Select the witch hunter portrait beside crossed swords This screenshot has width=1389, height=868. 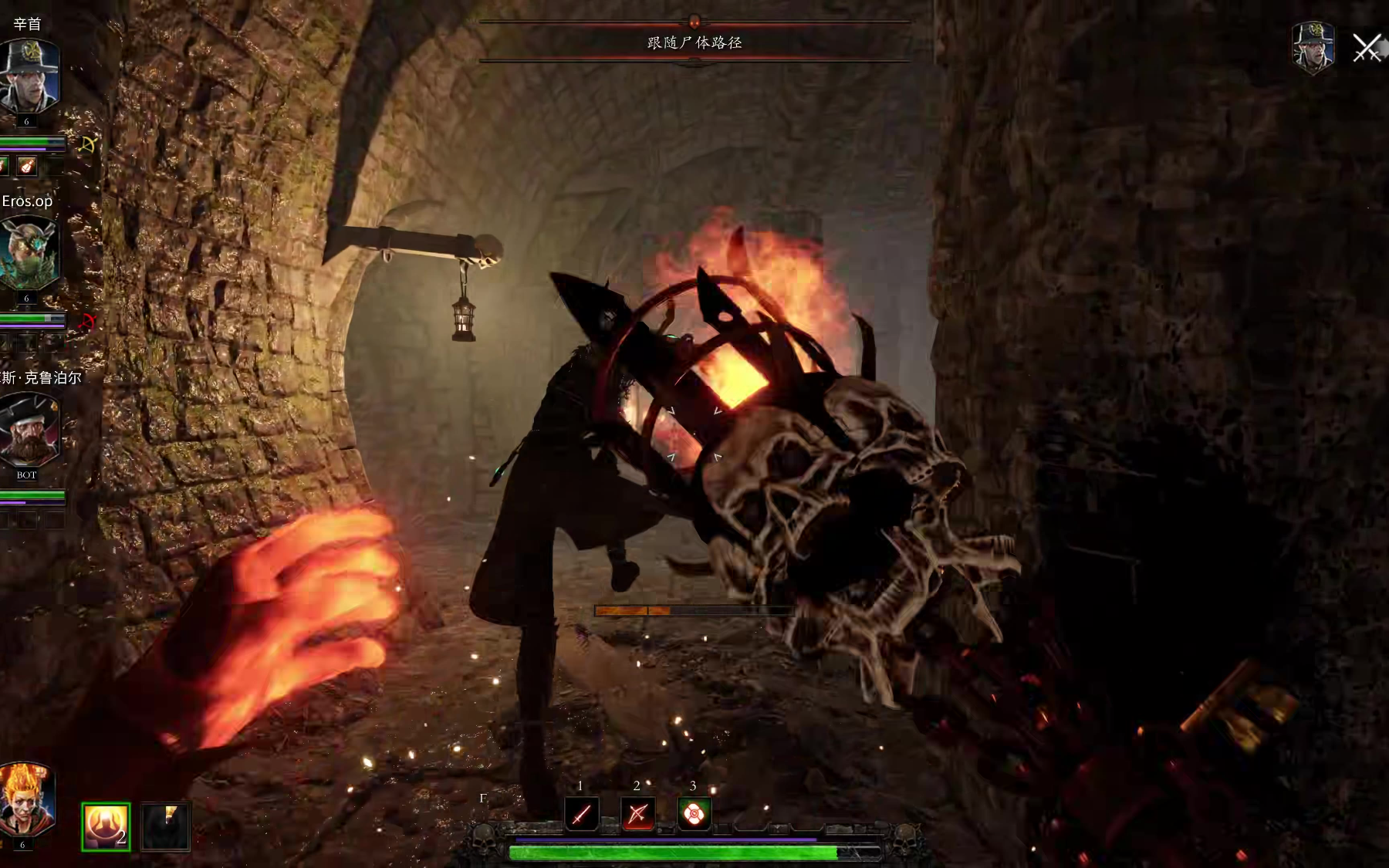click(1313, 48)
